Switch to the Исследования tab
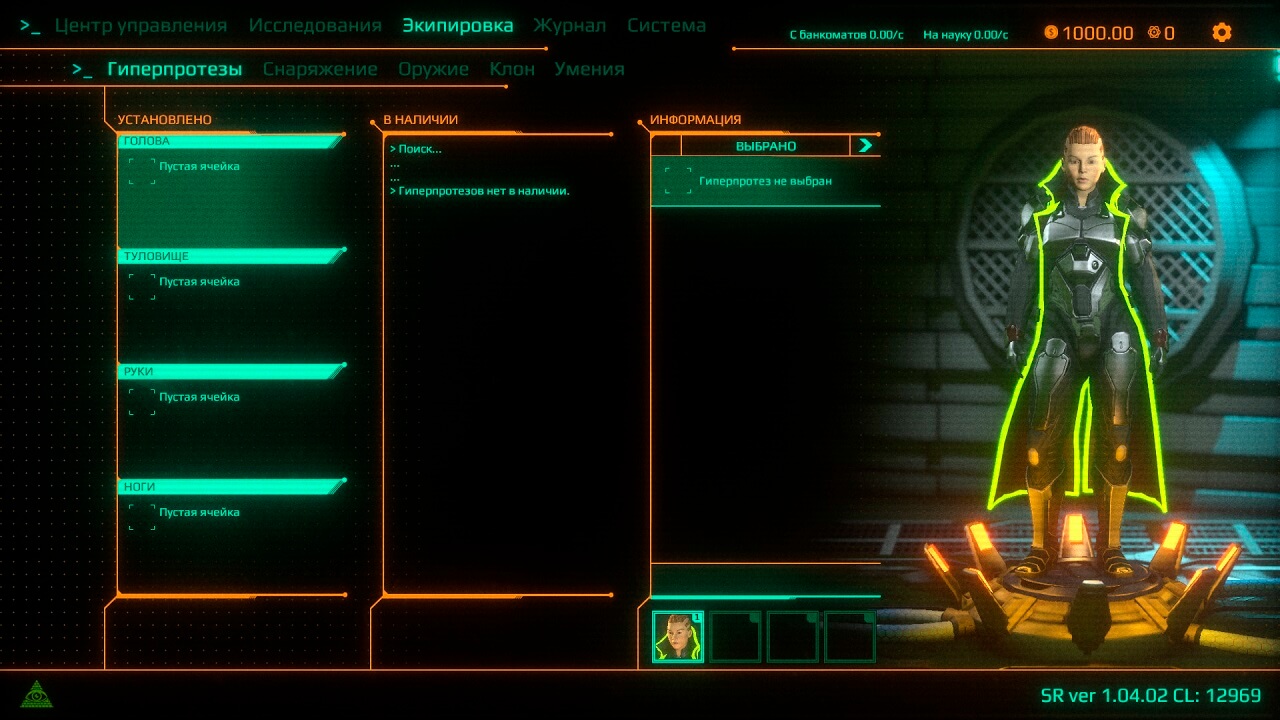Image resolution: width=1280 pixels, height=720 pixels. pos(315,26)
